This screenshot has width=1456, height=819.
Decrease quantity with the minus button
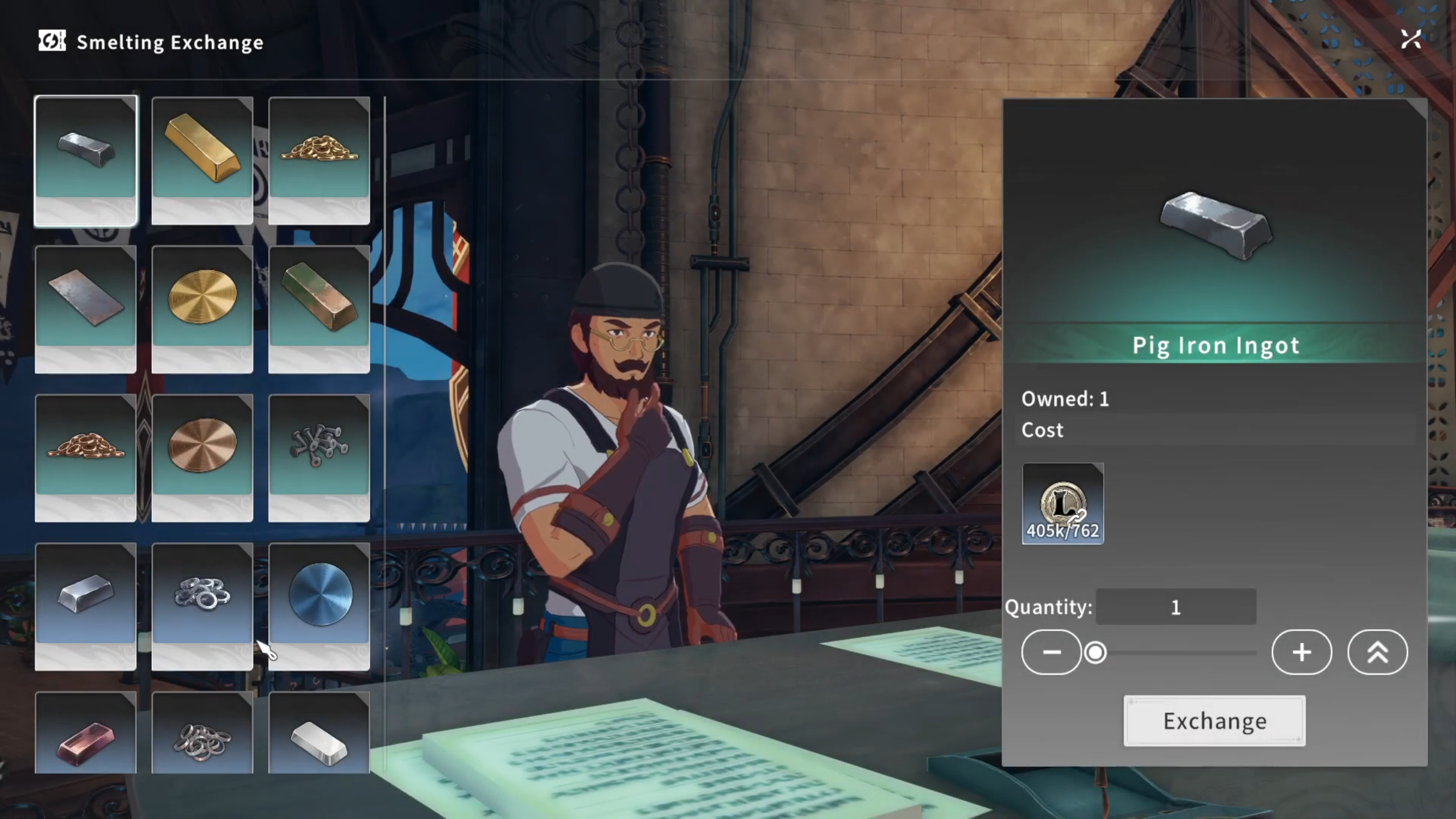[x=1051, y=652]
